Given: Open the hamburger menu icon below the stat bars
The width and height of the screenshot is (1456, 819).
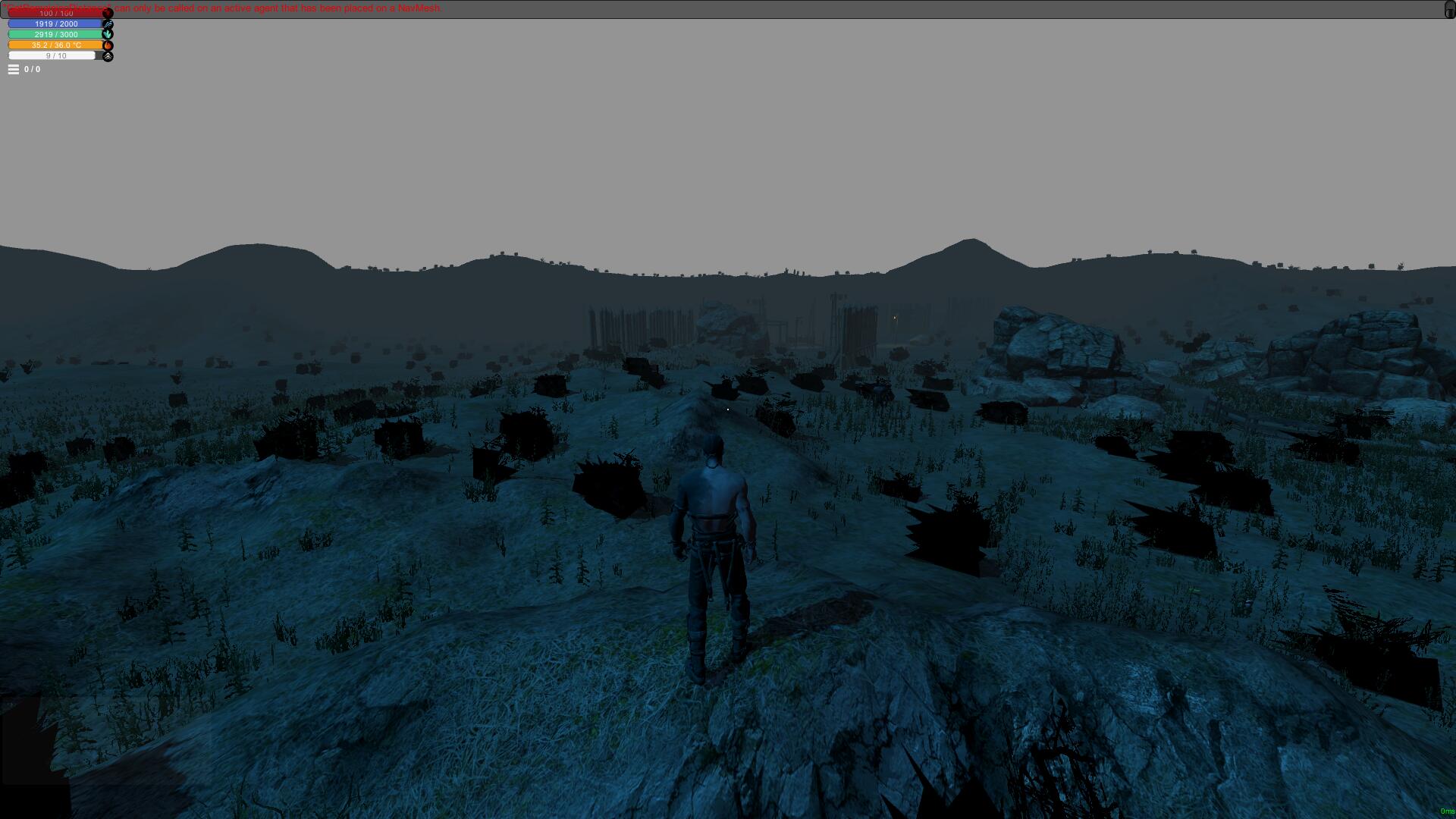Looking at the screenshot, I should [x=13, y=69].
